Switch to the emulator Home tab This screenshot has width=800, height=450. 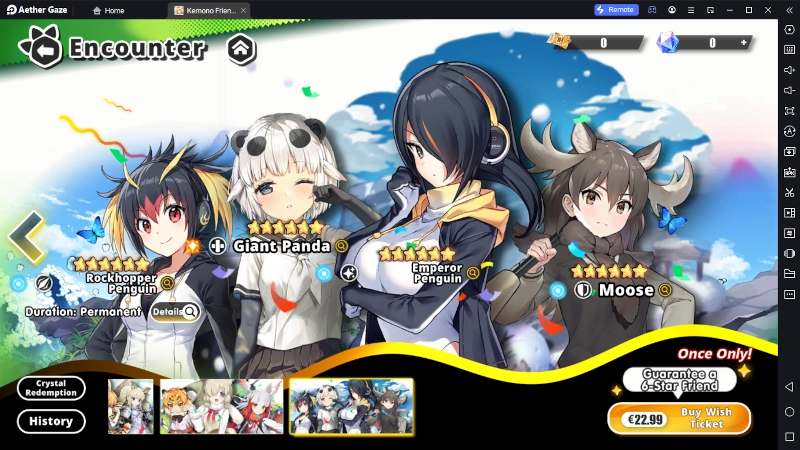coord(109,10)
